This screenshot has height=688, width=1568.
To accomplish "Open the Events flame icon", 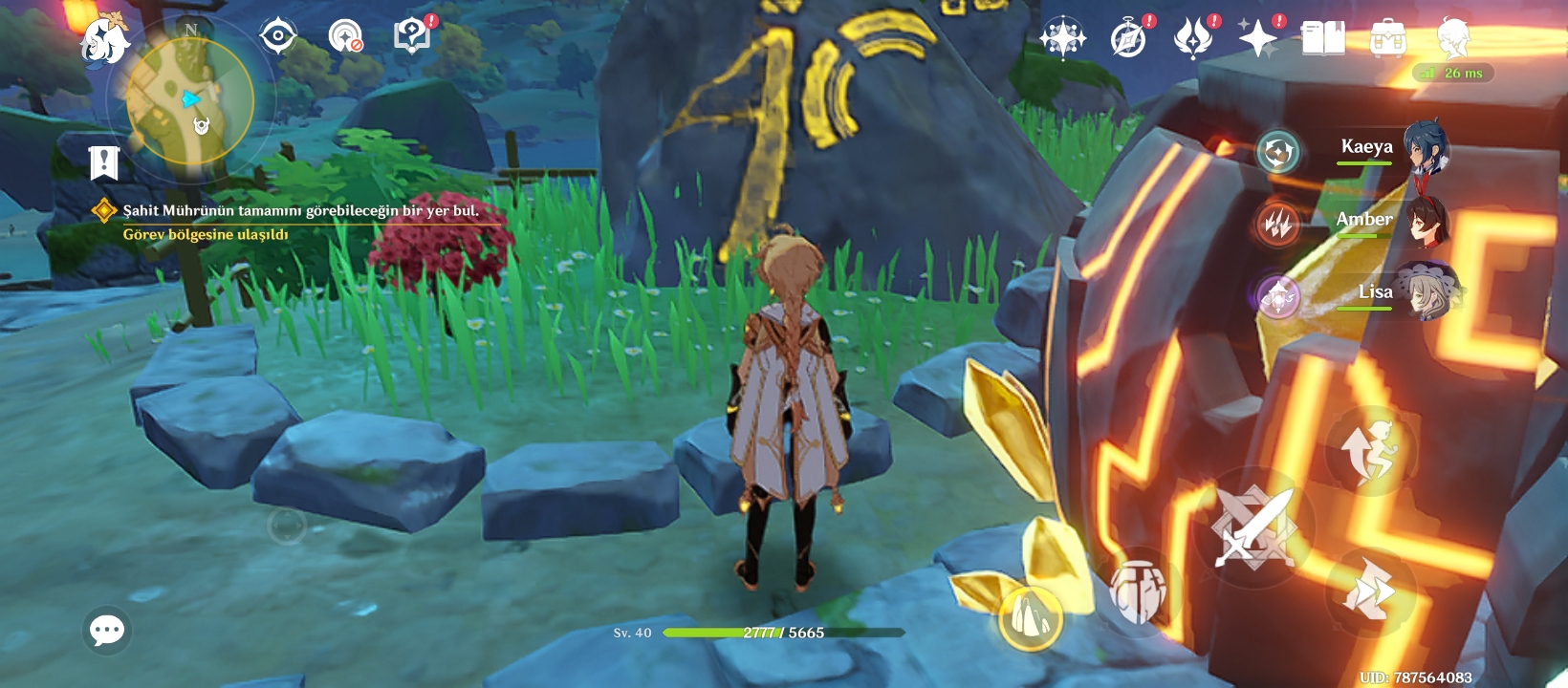I will [1193, 39].
